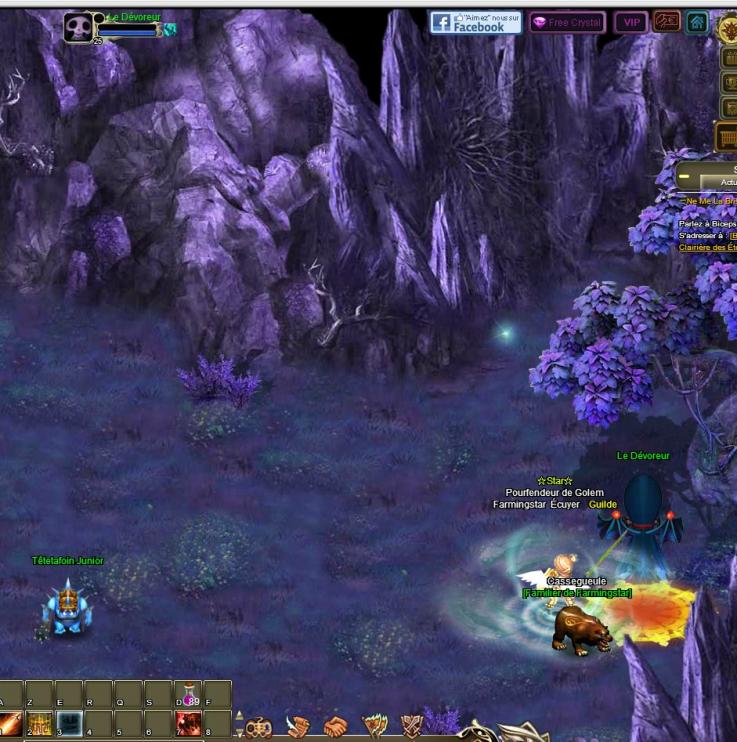
Task: Click the teal crystal icon beside target bar
Action: pos(170,30)
